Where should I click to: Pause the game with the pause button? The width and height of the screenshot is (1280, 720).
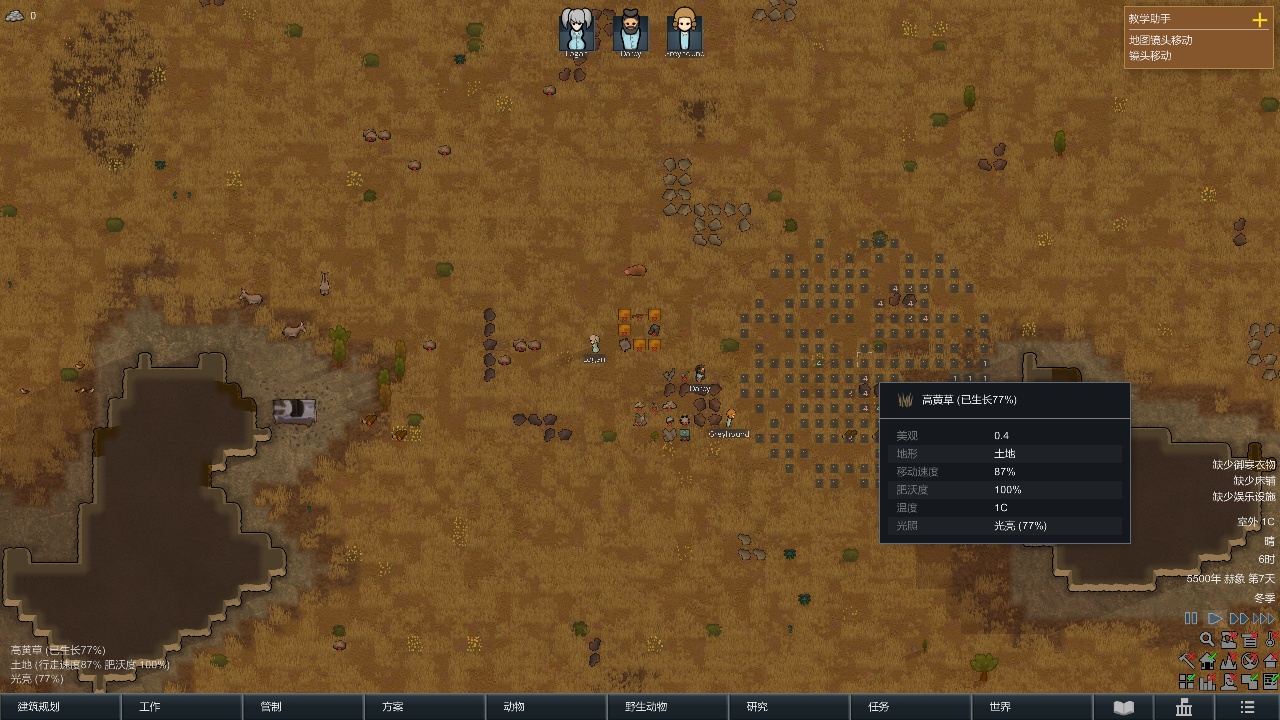(1191, 619)
